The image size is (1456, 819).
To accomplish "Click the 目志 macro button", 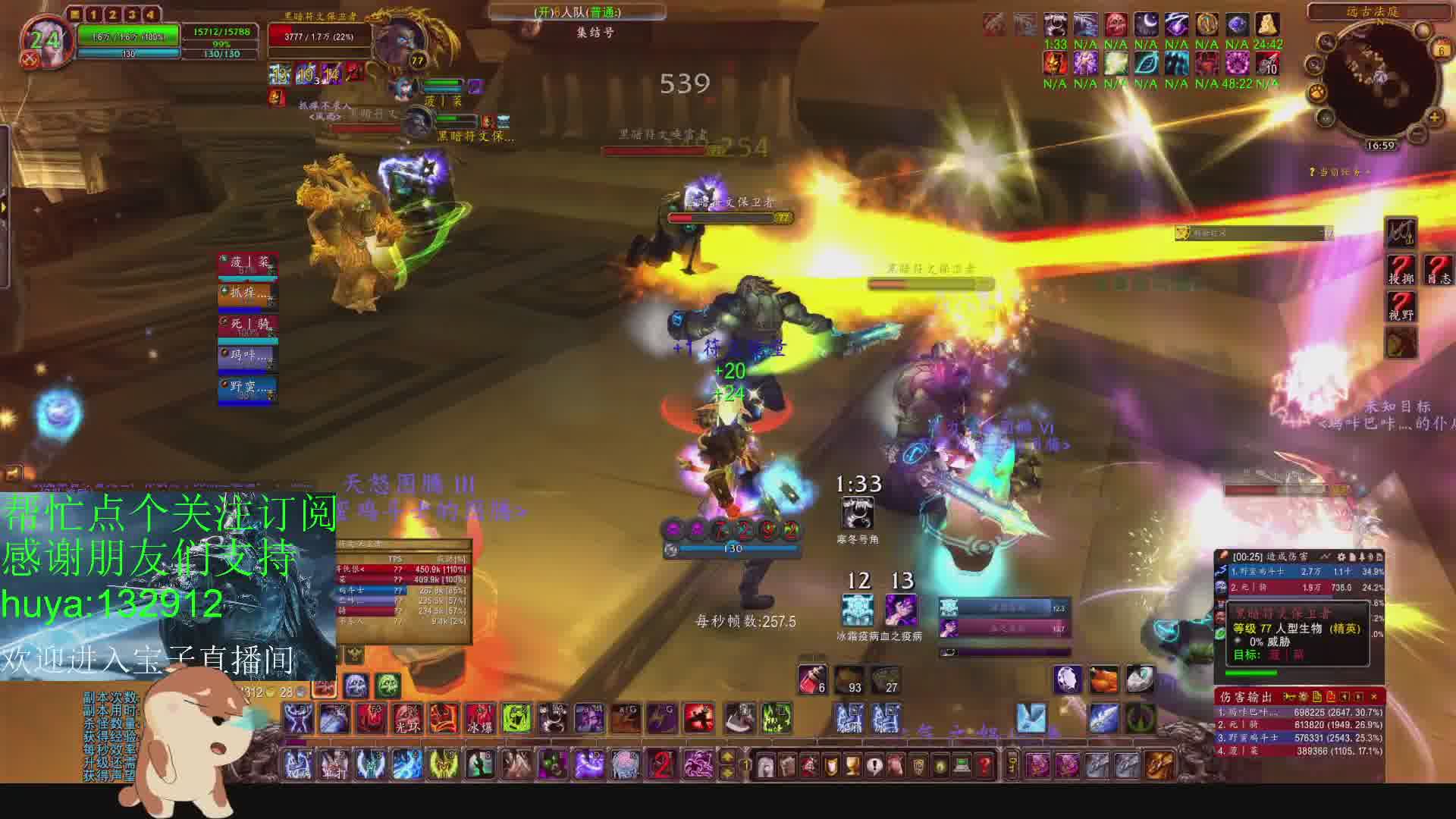I will click(x=1438, y=270).
